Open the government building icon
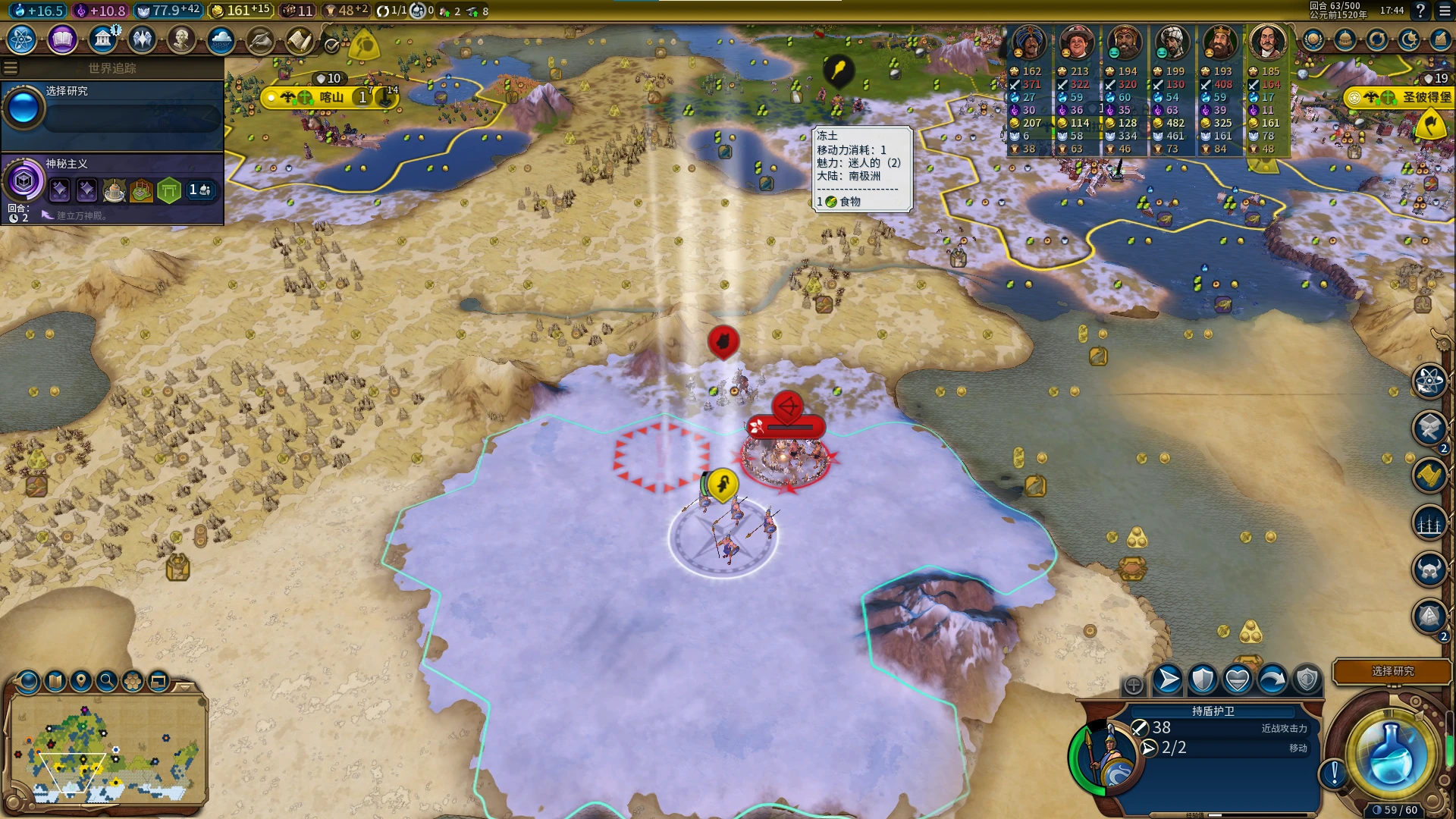1456x819 pixels. click(102, 39)
